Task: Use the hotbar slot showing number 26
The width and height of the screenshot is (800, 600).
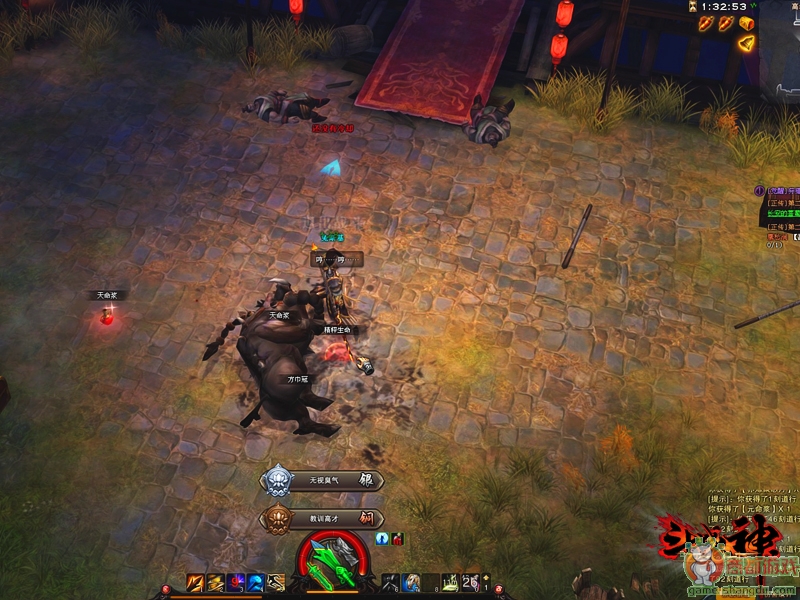Action: pos(470,583)
